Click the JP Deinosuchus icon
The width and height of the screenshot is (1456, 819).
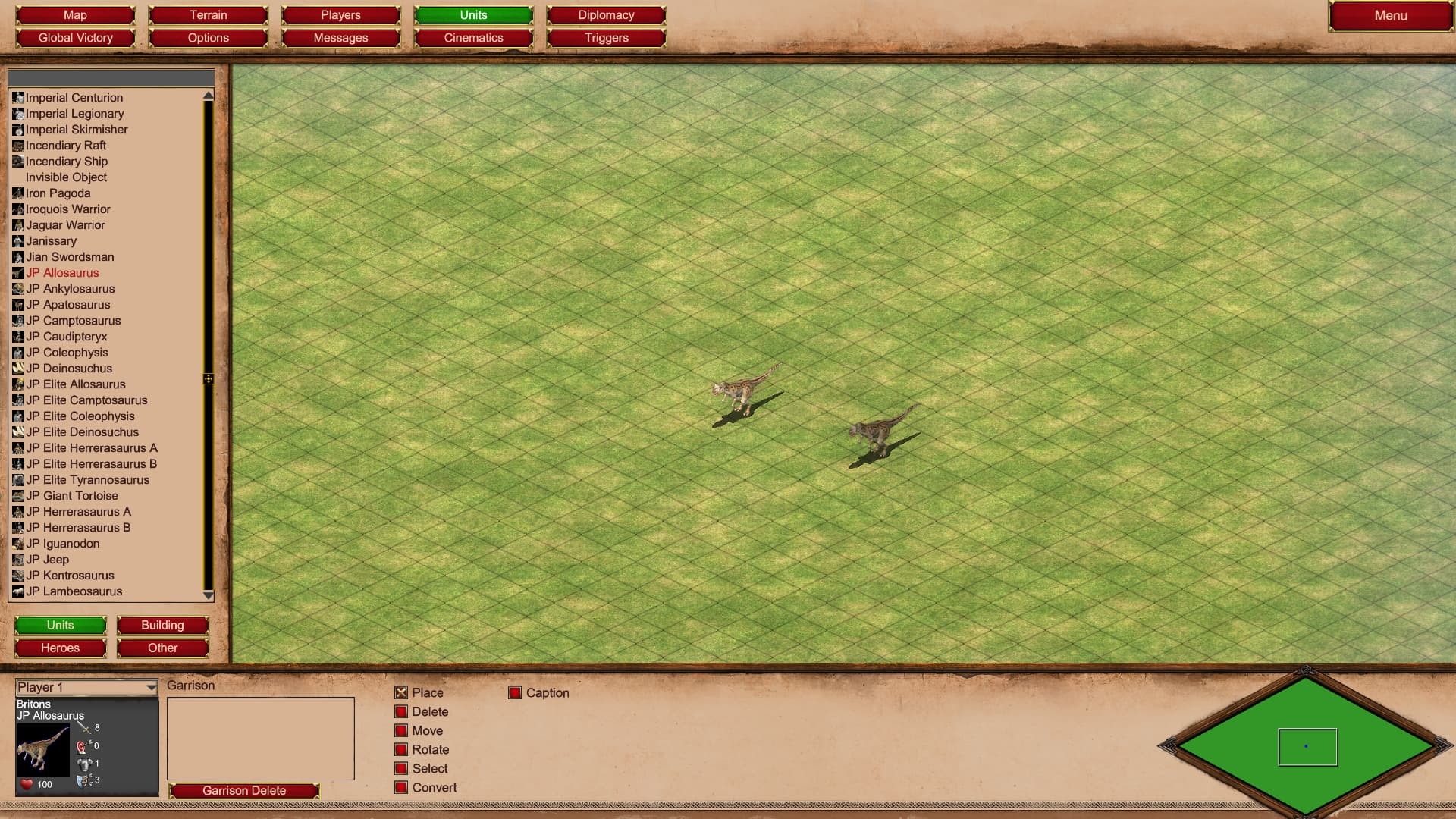coord(17,369)
